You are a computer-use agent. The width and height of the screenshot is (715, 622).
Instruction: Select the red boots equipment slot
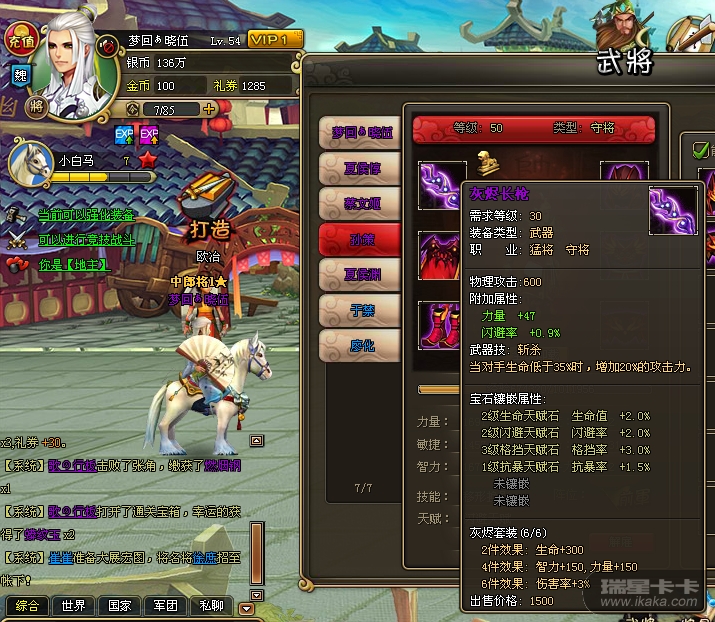click(442, 325)
